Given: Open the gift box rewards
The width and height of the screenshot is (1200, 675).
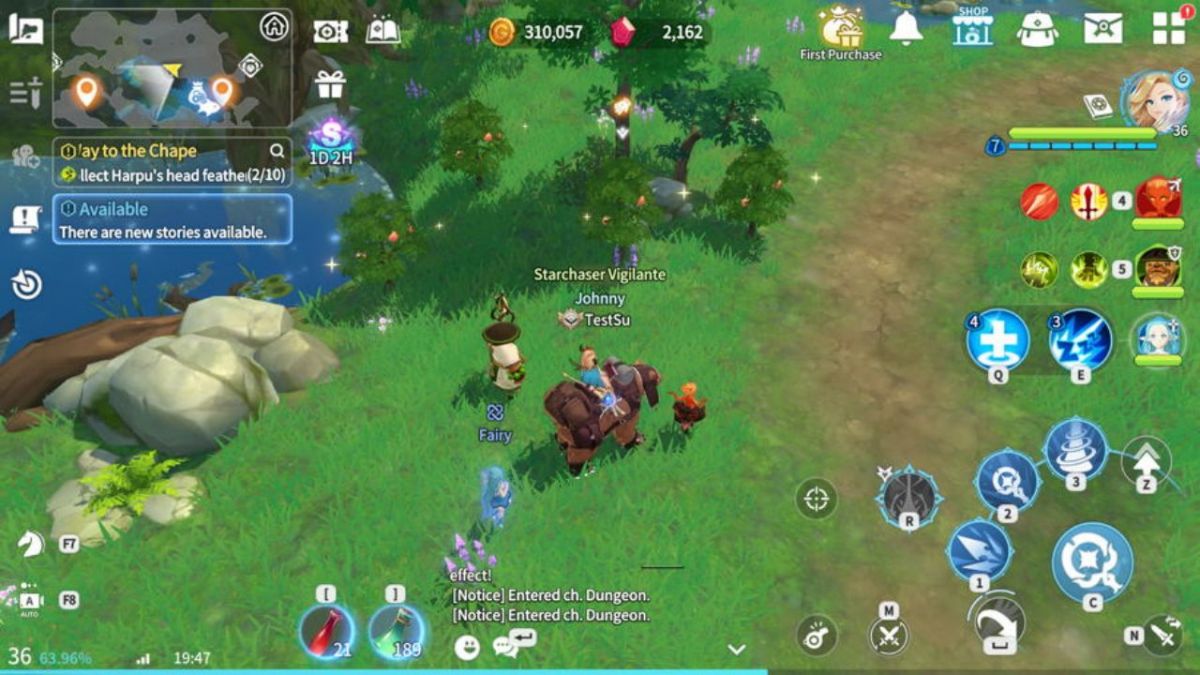Looking at the screenshot, I should (330, 86).
